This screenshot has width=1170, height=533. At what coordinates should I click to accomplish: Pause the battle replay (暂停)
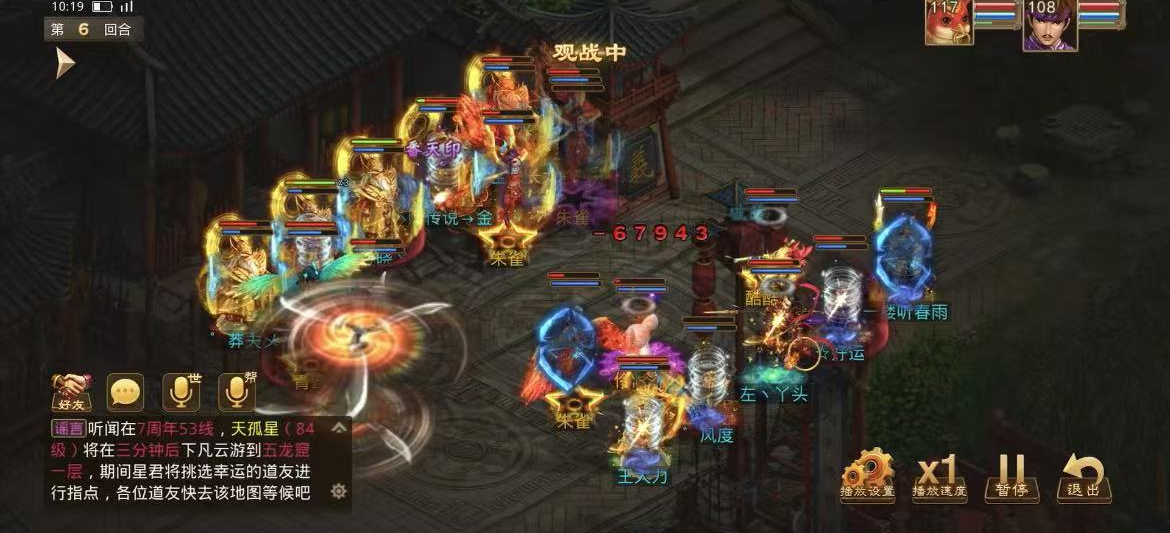[1011, 474]
